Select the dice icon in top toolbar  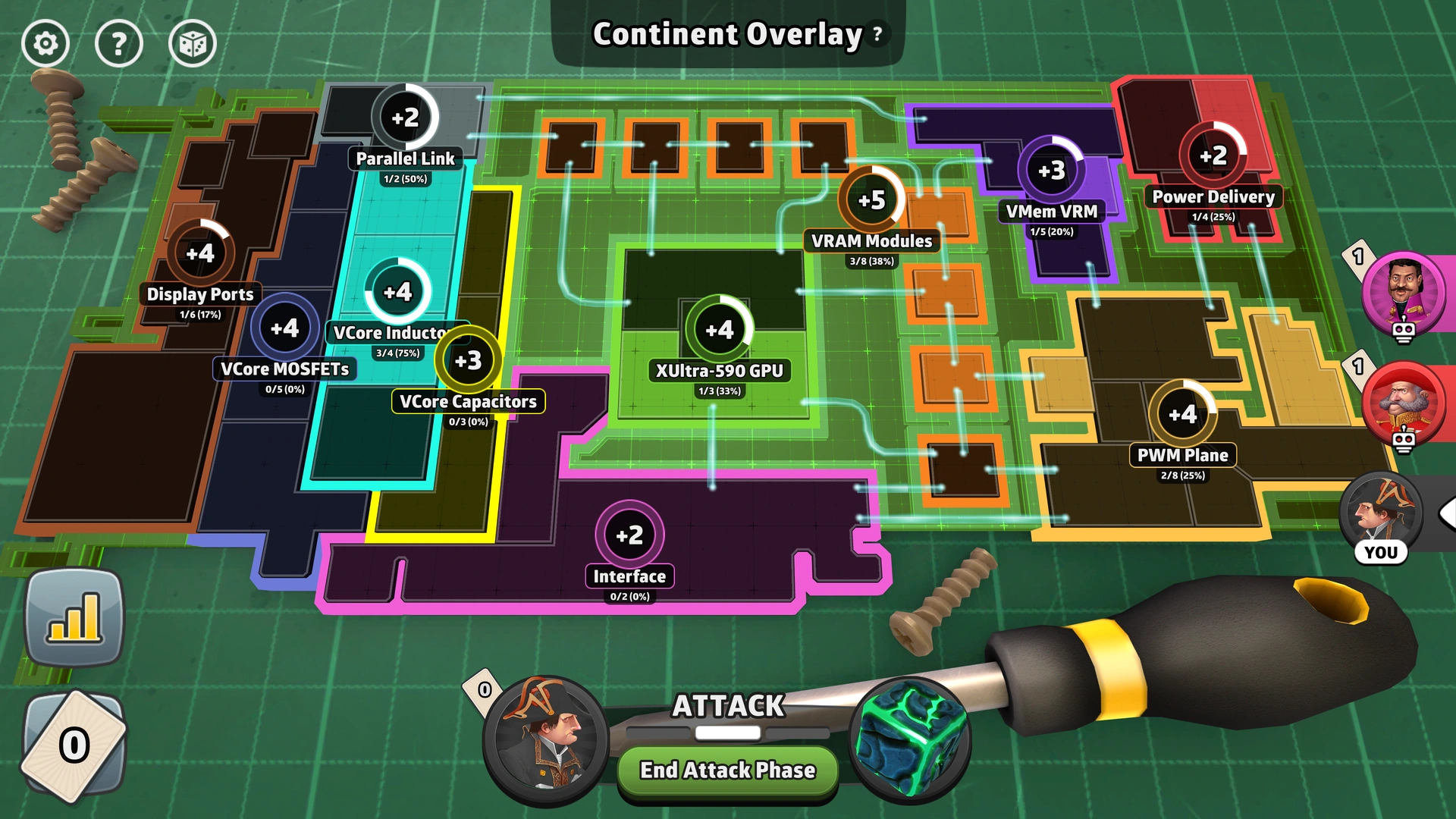(191, 43)
